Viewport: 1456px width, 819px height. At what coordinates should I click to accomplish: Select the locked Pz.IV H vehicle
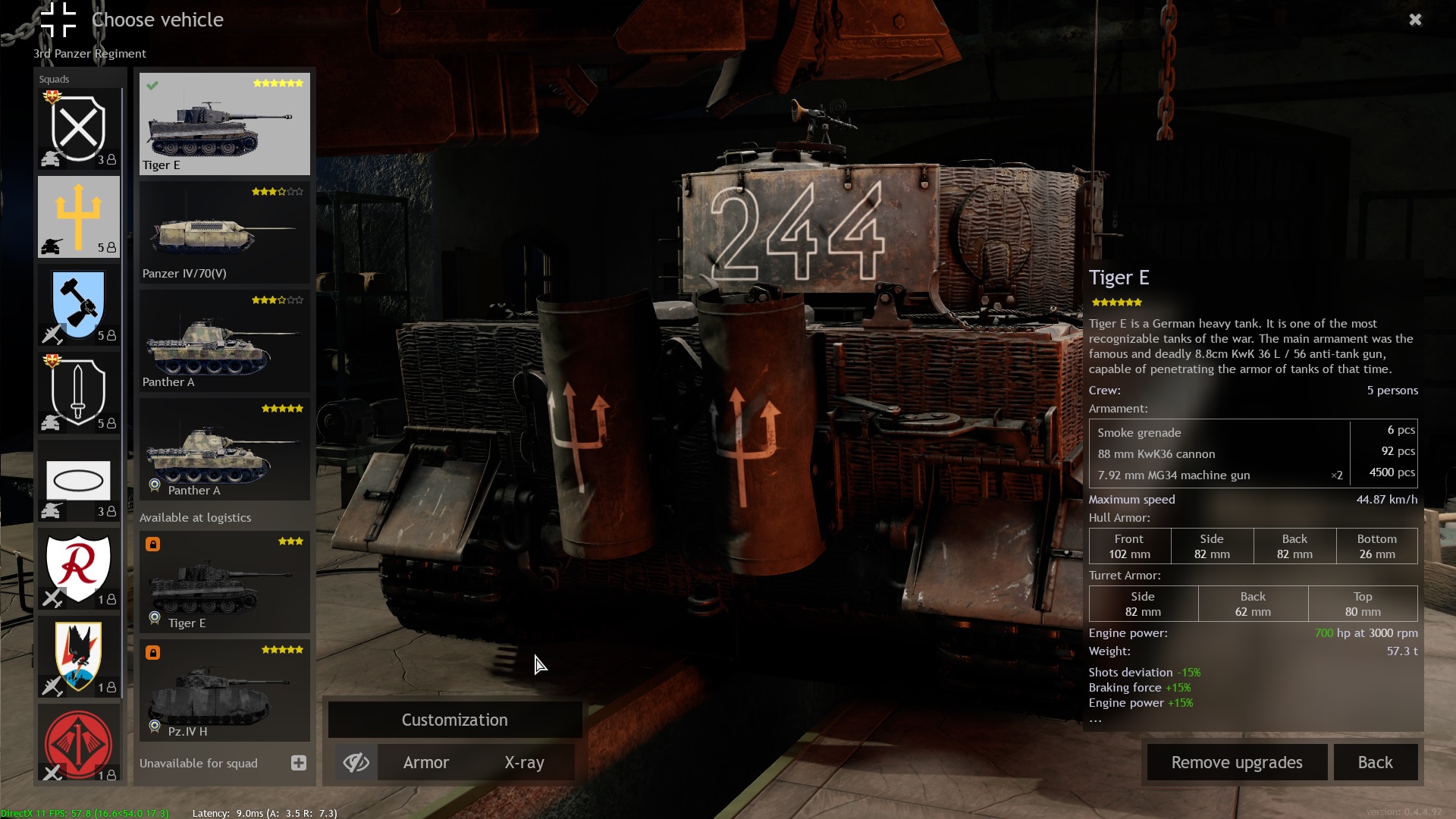tap(224, 691)
